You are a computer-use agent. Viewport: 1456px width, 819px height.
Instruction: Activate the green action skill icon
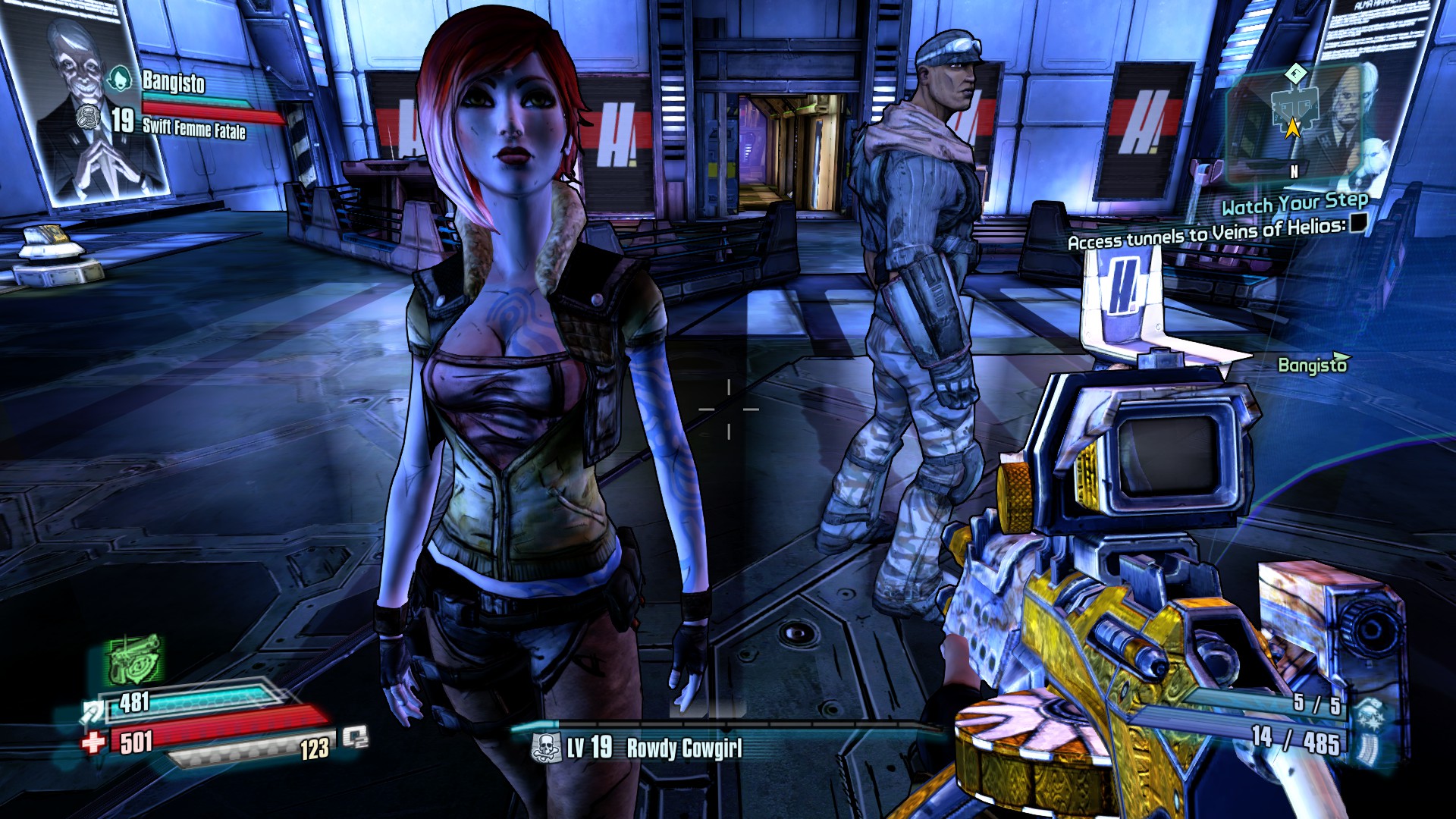[x=134, y=660]
